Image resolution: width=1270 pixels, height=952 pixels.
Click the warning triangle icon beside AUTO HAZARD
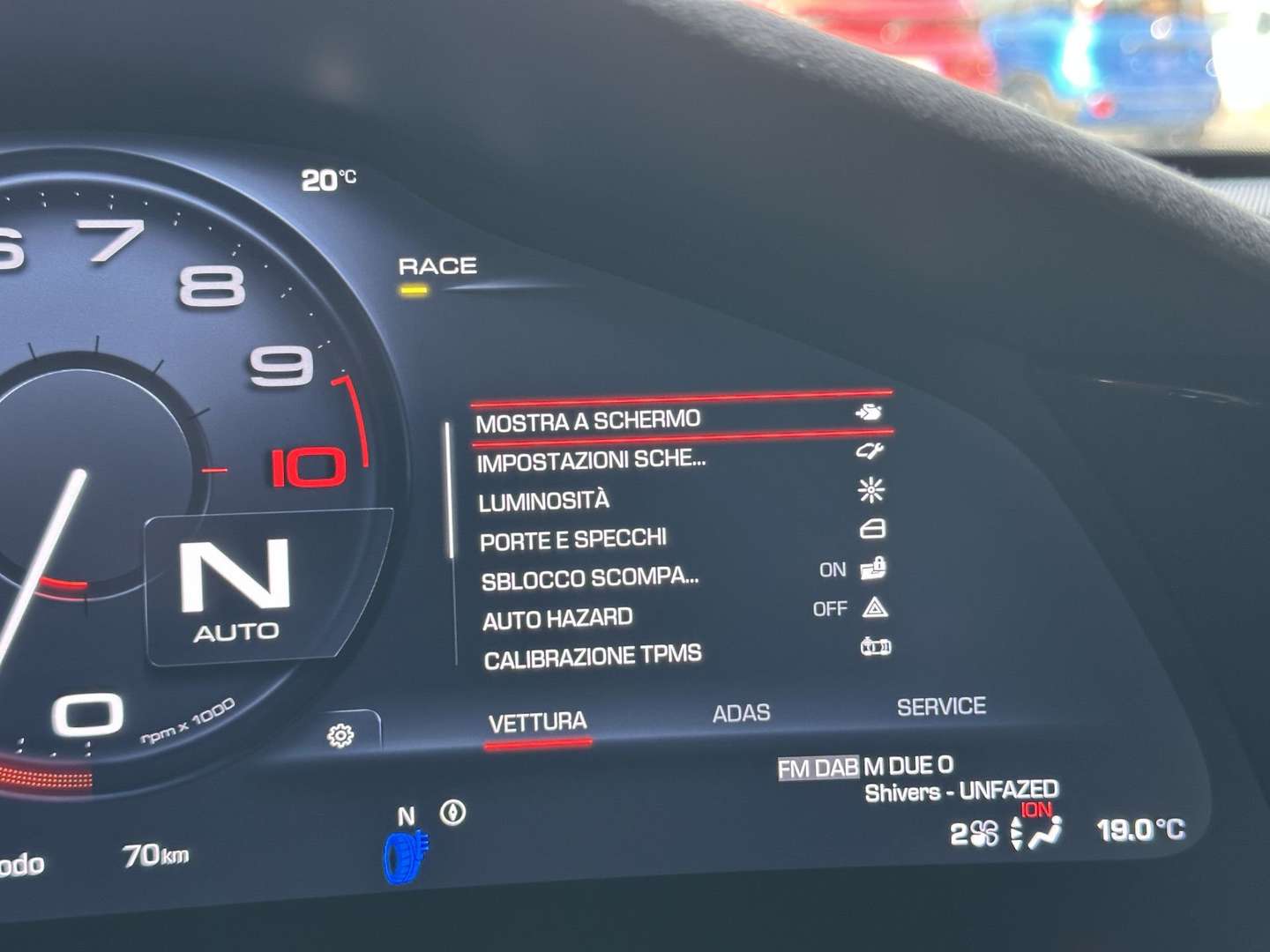(874, 607)
